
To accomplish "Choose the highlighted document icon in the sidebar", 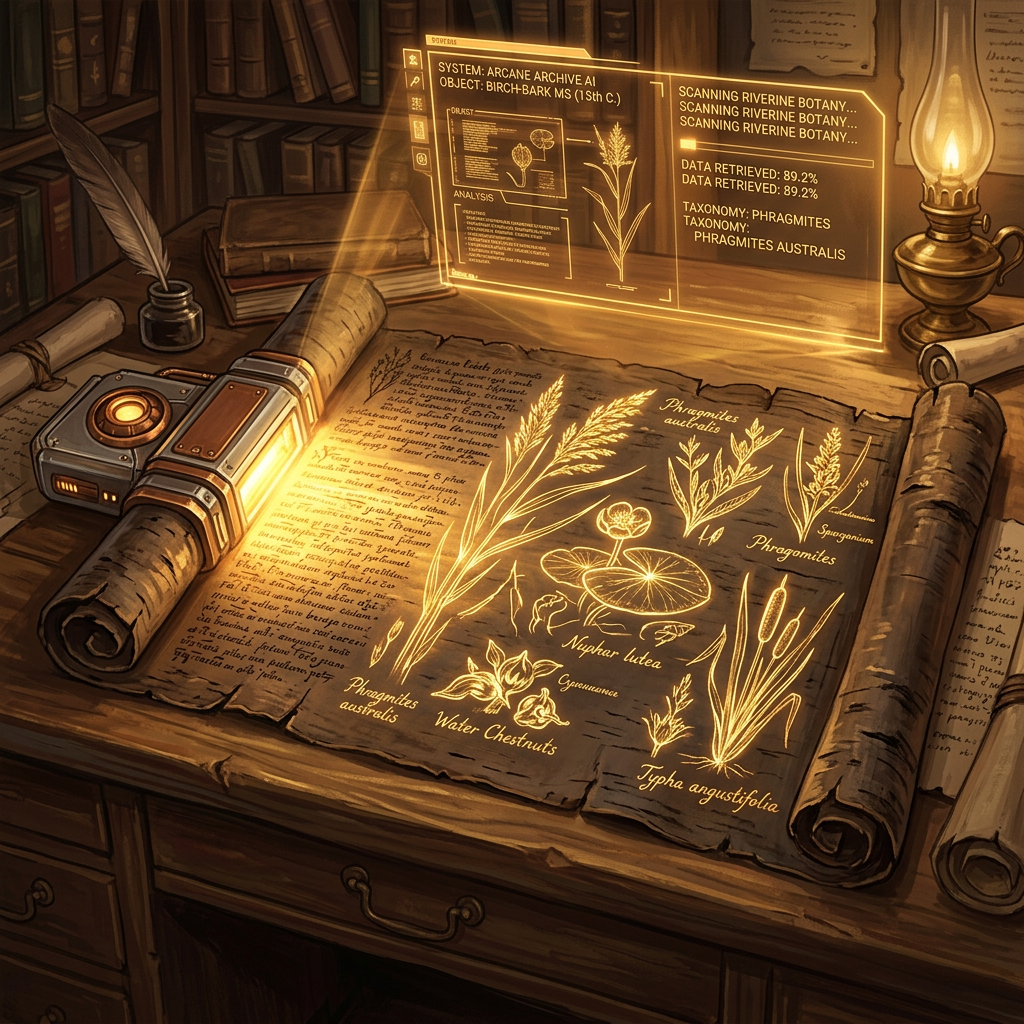I will (x=419, y=131).
